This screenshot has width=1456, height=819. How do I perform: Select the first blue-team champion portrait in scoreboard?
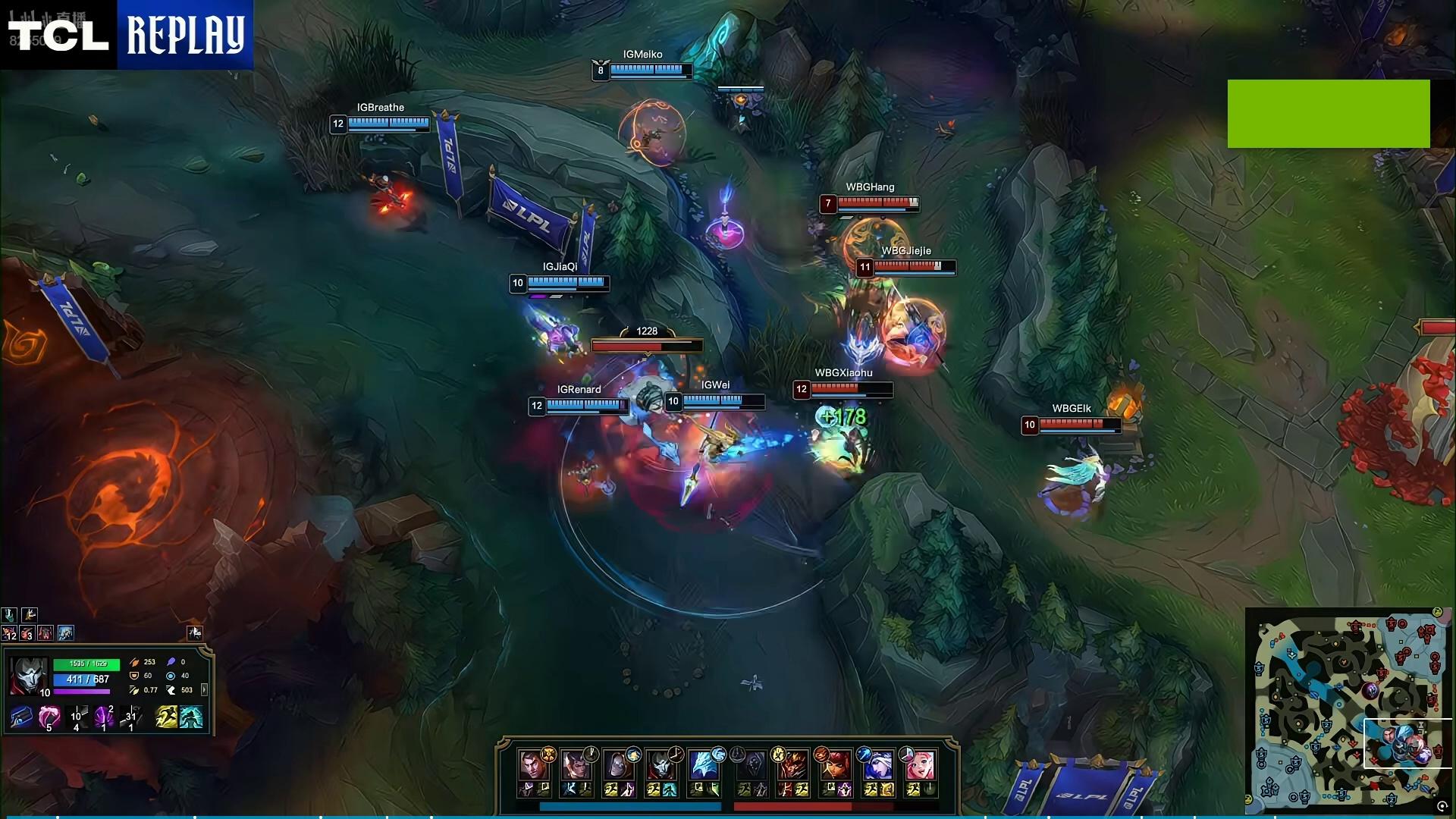pos(533,765)
